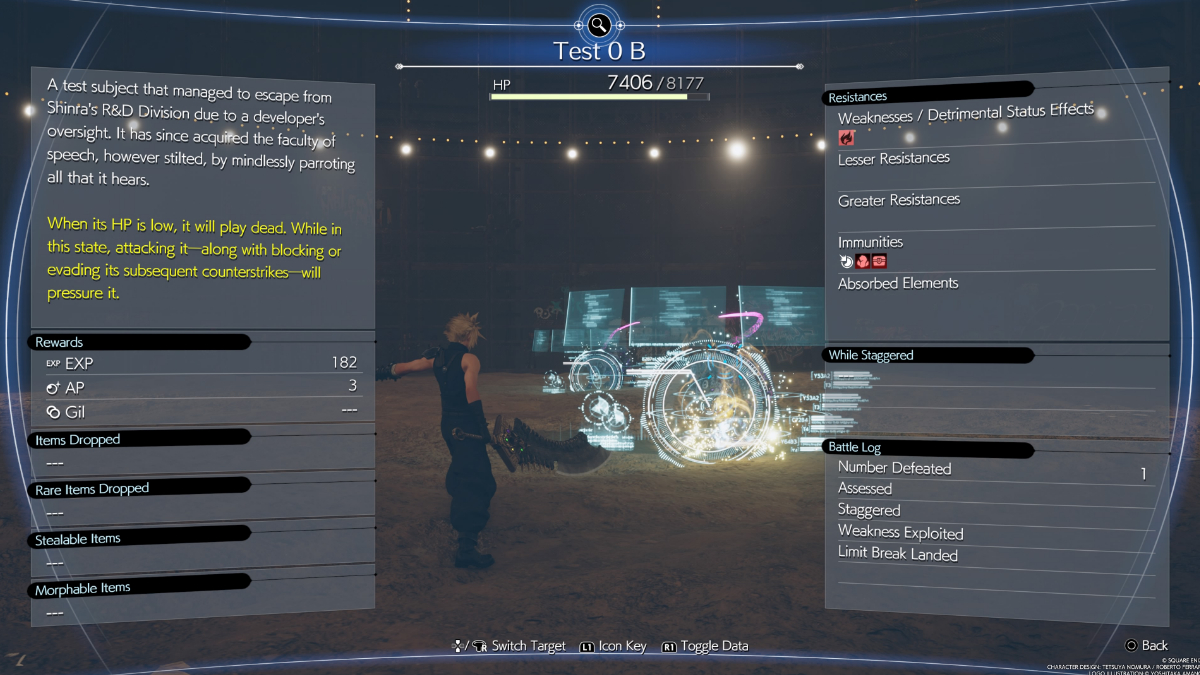Select the Battle Log section header
This screenshot has width=1200, height=675.
click(854, 447)
